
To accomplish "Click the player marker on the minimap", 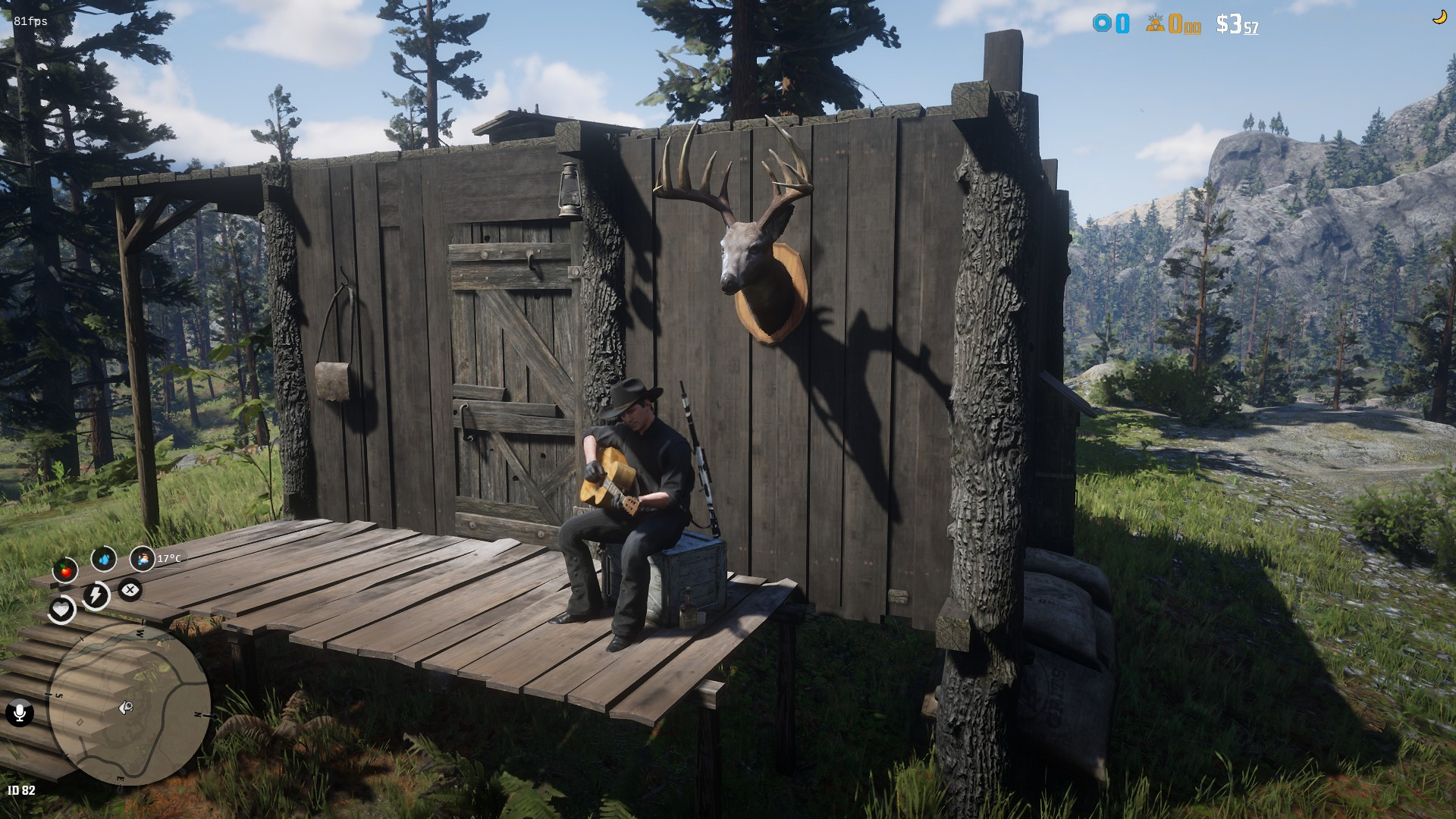I will coord(126,708).
